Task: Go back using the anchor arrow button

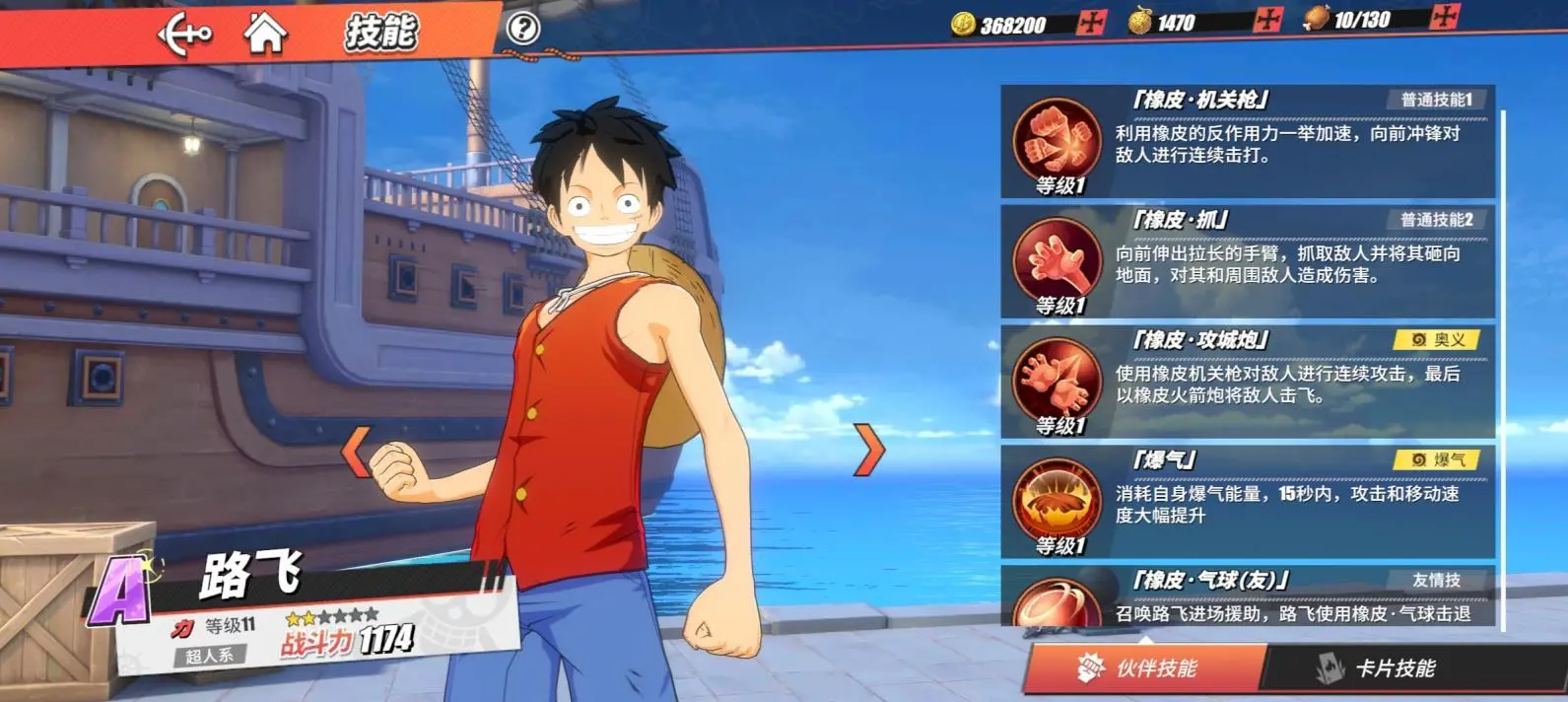Action: (184, 35)
